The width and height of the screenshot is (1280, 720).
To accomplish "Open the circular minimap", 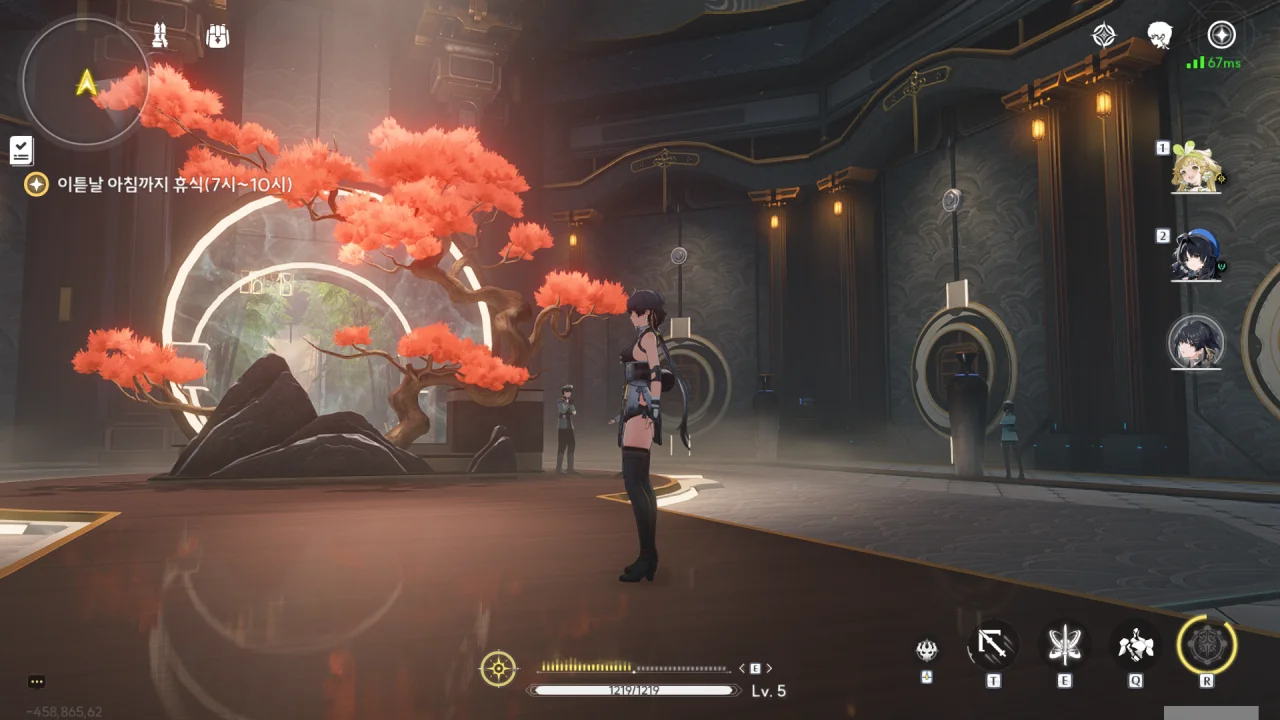I will point(85,81).
